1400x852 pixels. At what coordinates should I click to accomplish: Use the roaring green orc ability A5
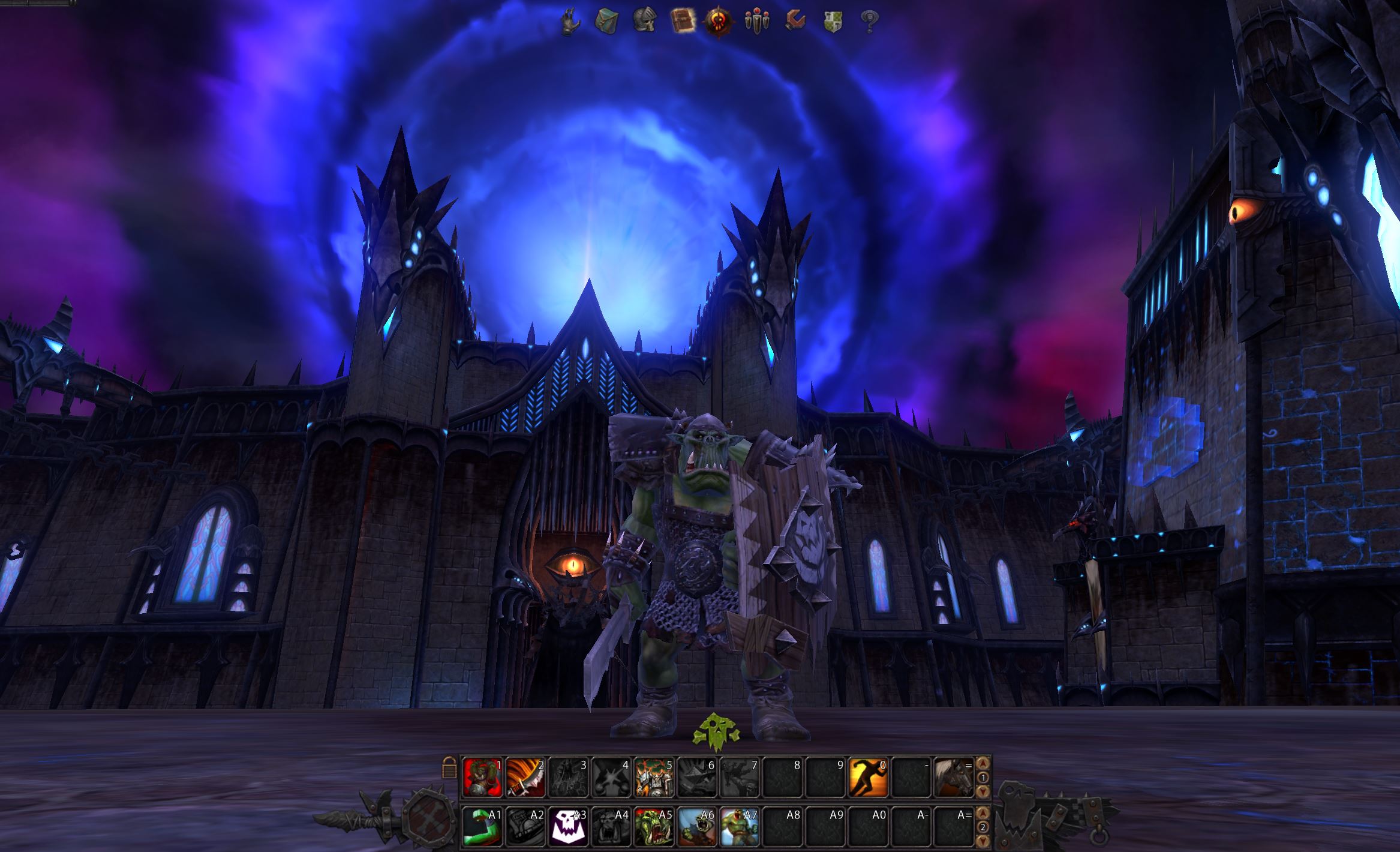click(x=654, y=826)
